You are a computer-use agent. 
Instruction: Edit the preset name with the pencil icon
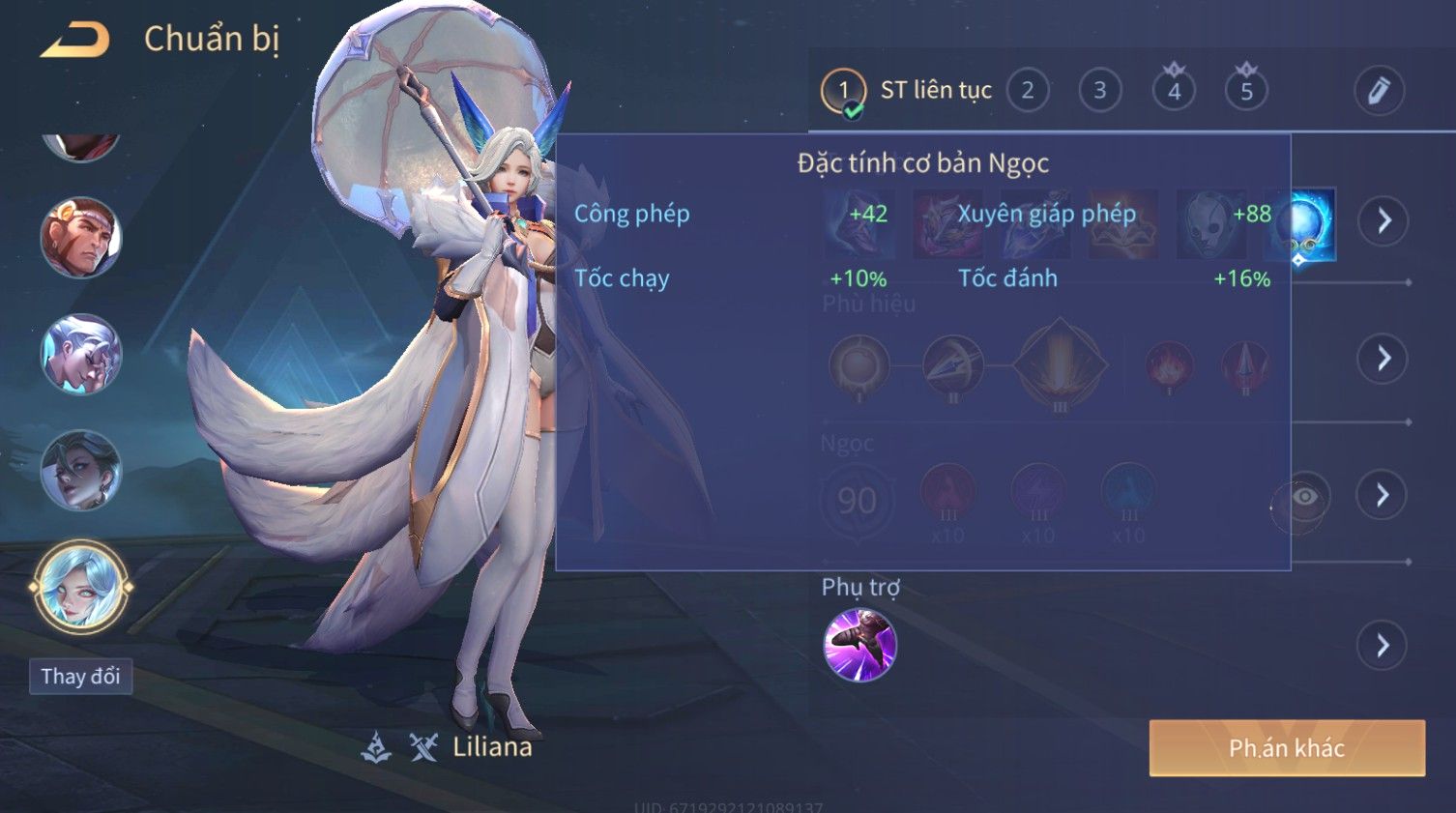1378,91
